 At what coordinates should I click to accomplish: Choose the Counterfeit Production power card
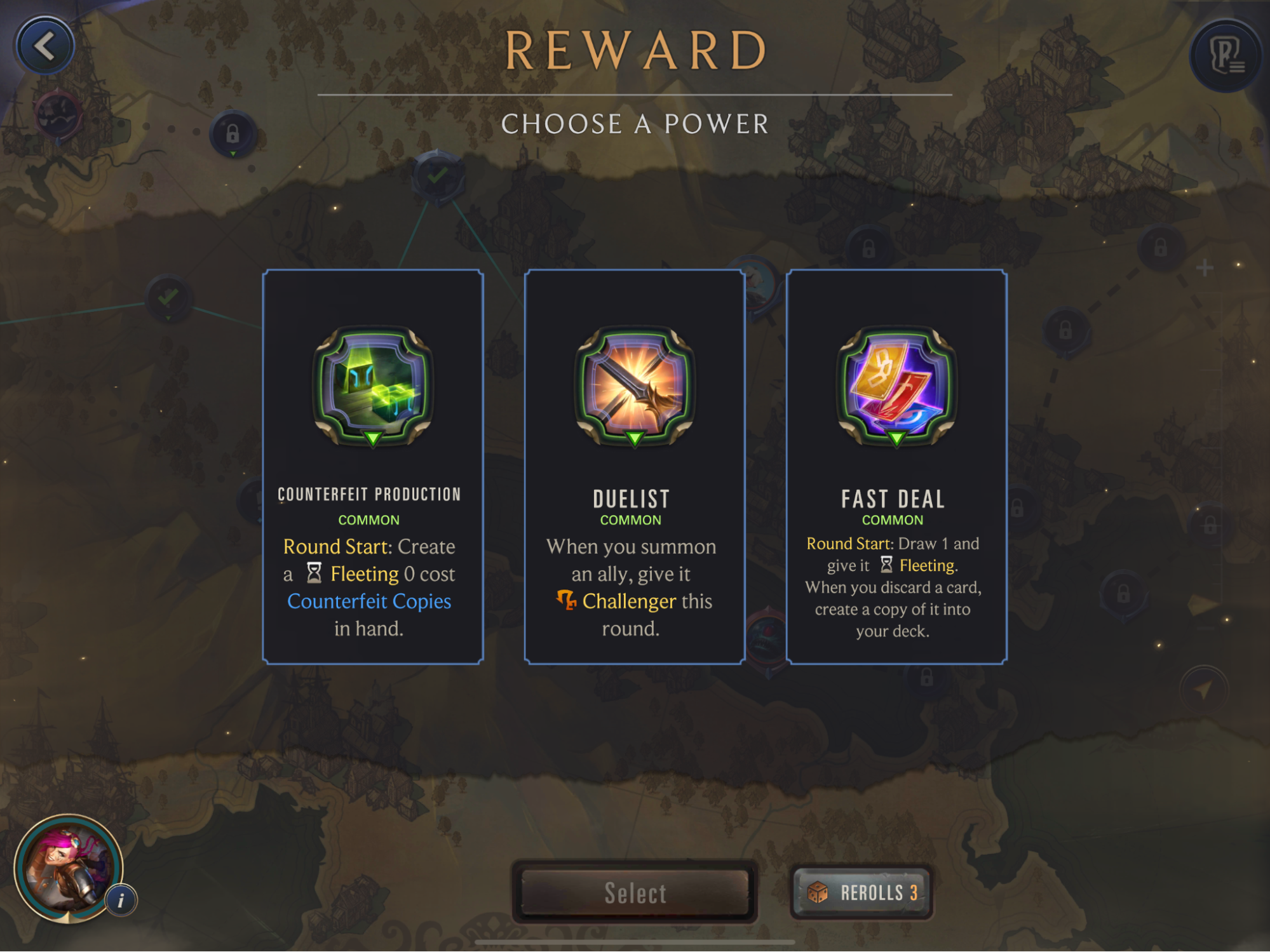point(373,467)
